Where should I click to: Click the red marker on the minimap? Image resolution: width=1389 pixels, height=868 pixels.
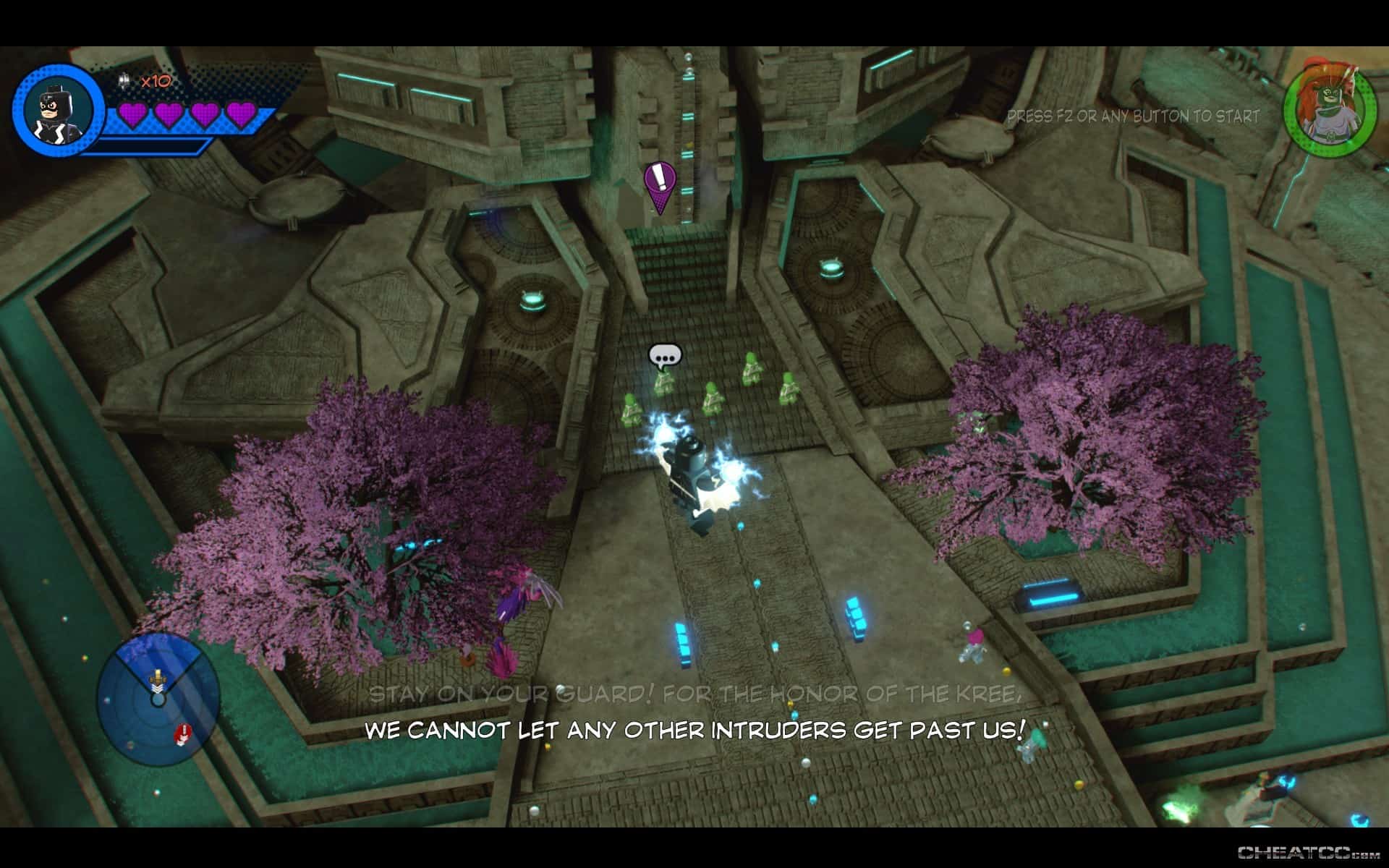point(182,733)
